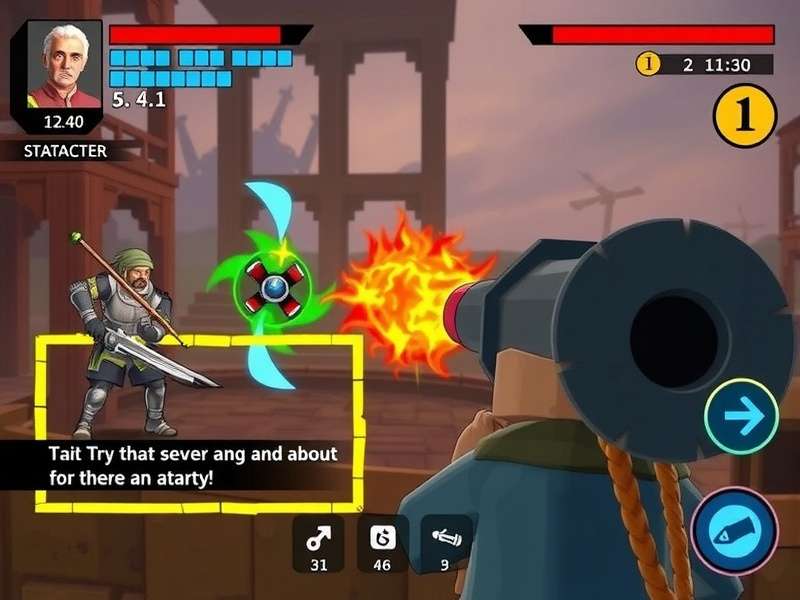The height and width of the screenshot is (600, 800).
Task: Tap the large yellow number 1 coin
Action: pyautogui.click(x=745, y=115)
